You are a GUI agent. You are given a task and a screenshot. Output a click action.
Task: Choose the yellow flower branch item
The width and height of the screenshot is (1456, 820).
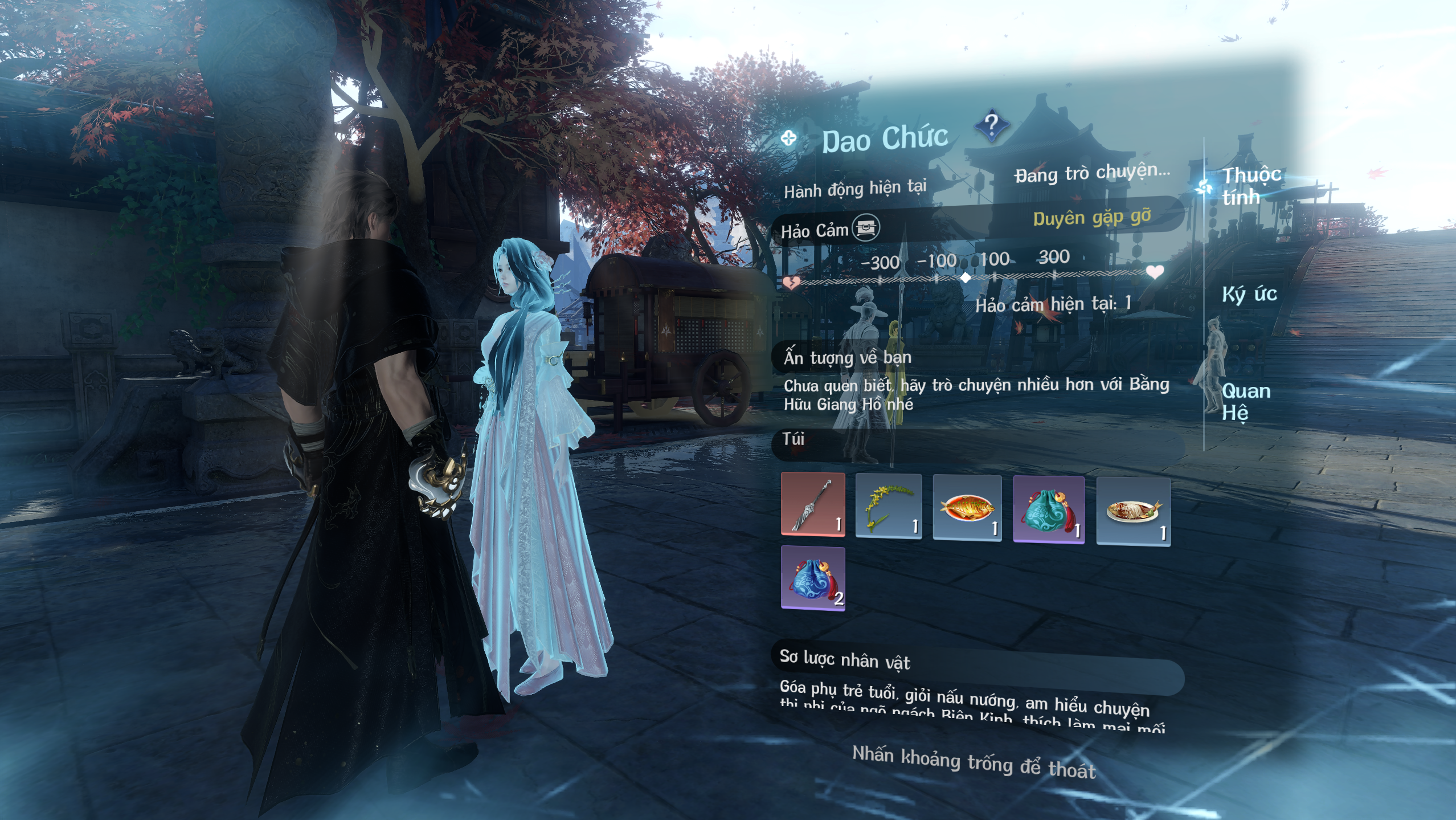click(888, 506)
